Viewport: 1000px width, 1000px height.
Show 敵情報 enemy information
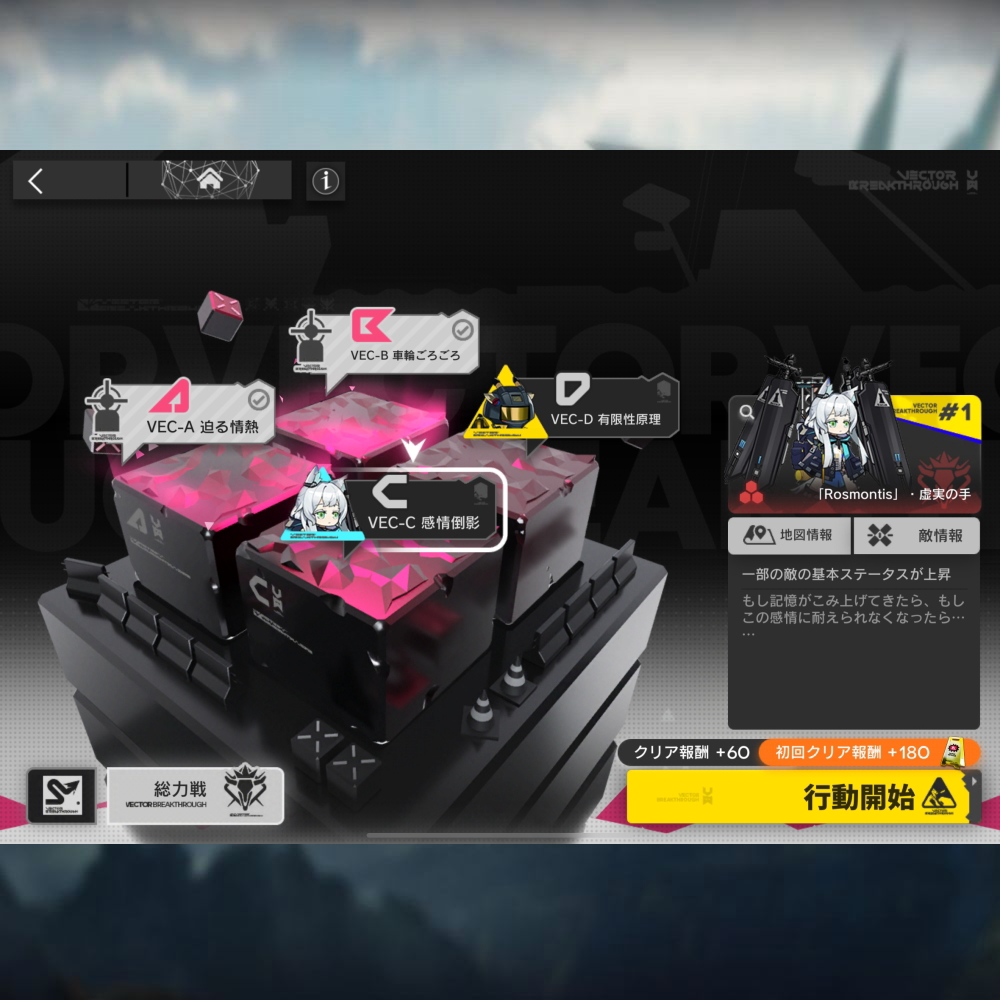point(917,535)
